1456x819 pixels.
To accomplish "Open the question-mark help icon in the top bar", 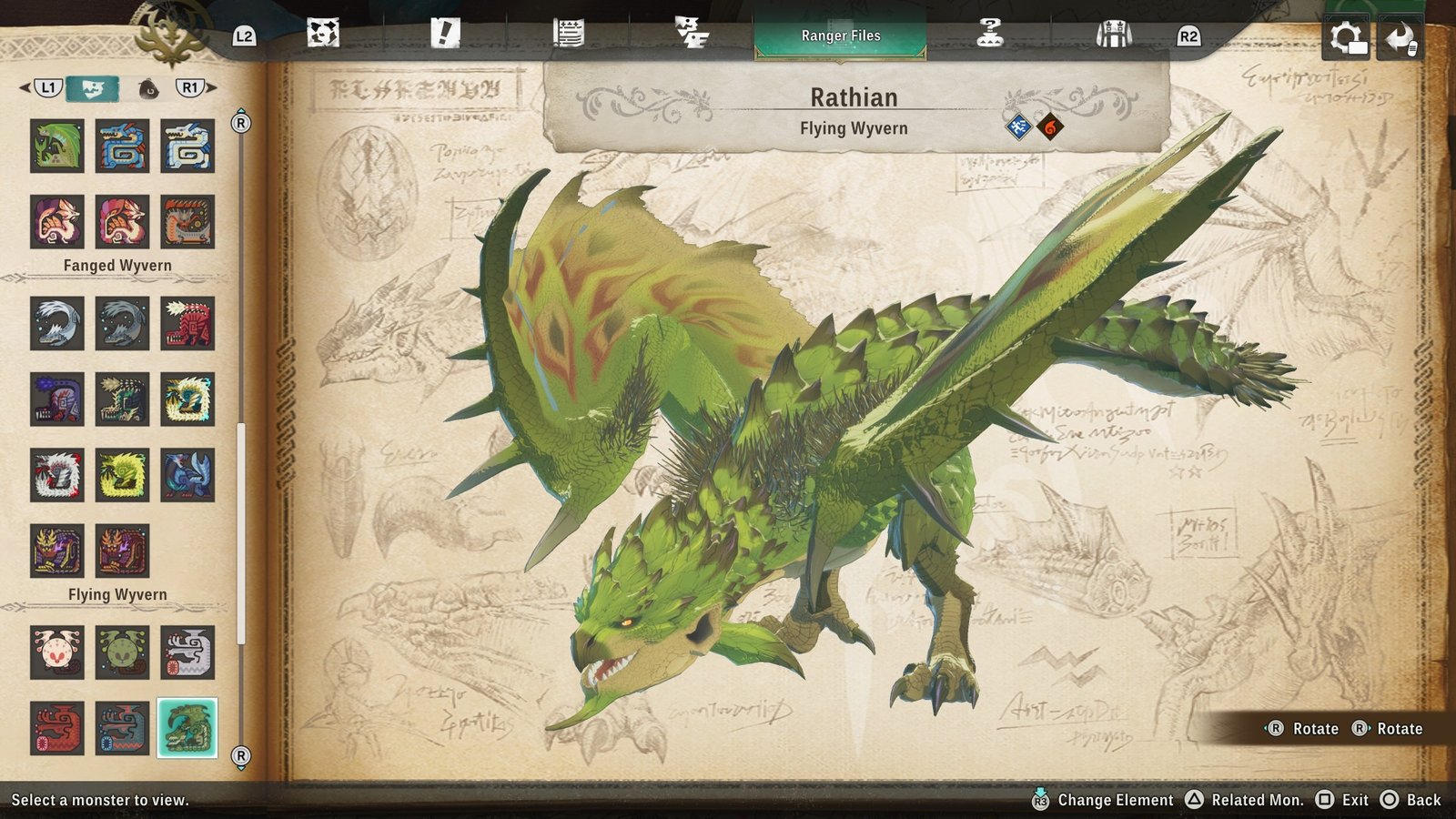I will tap(990, 33).
